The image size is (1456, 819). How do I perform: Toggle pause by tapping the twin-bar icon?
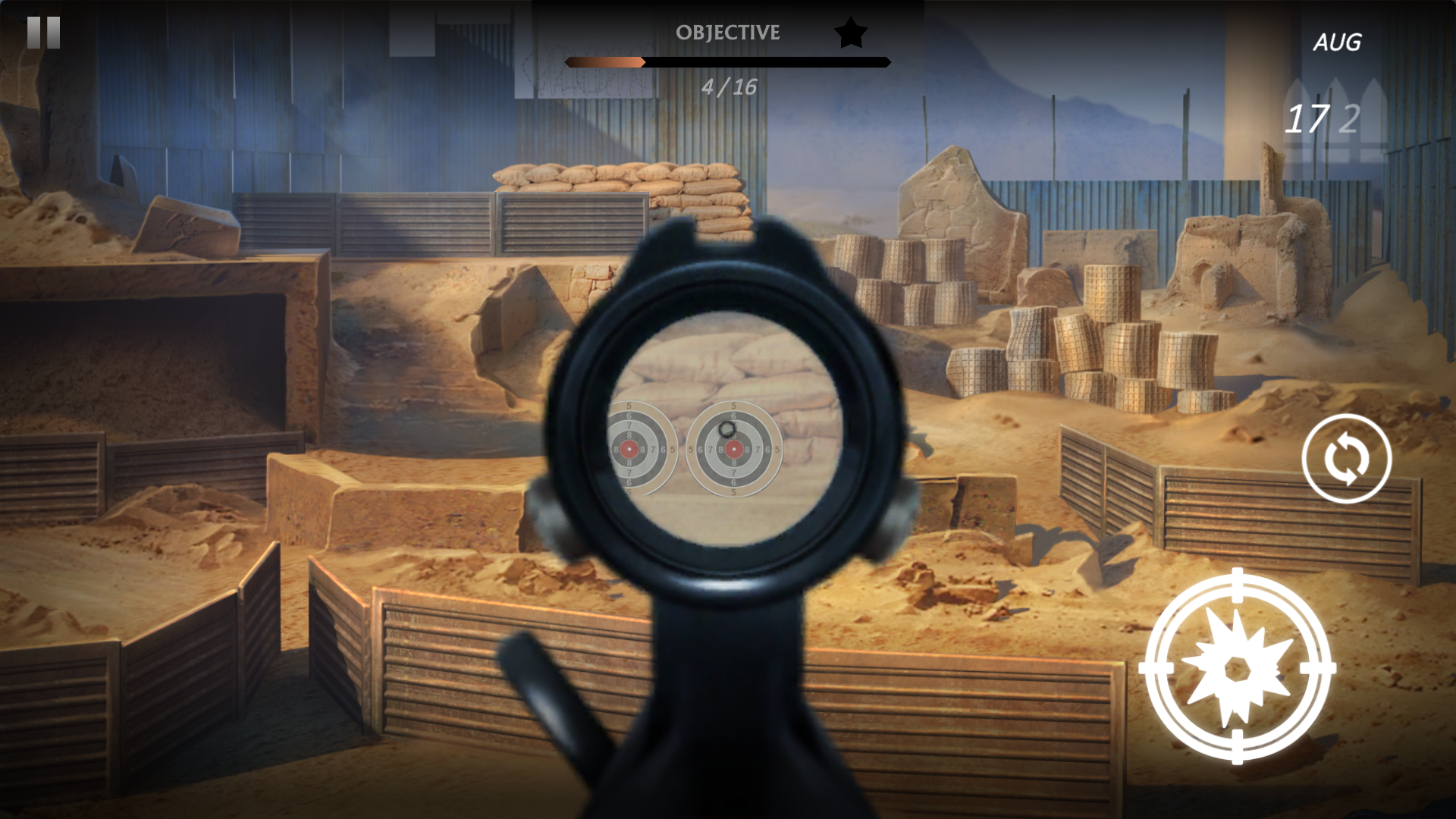(43, 32)
